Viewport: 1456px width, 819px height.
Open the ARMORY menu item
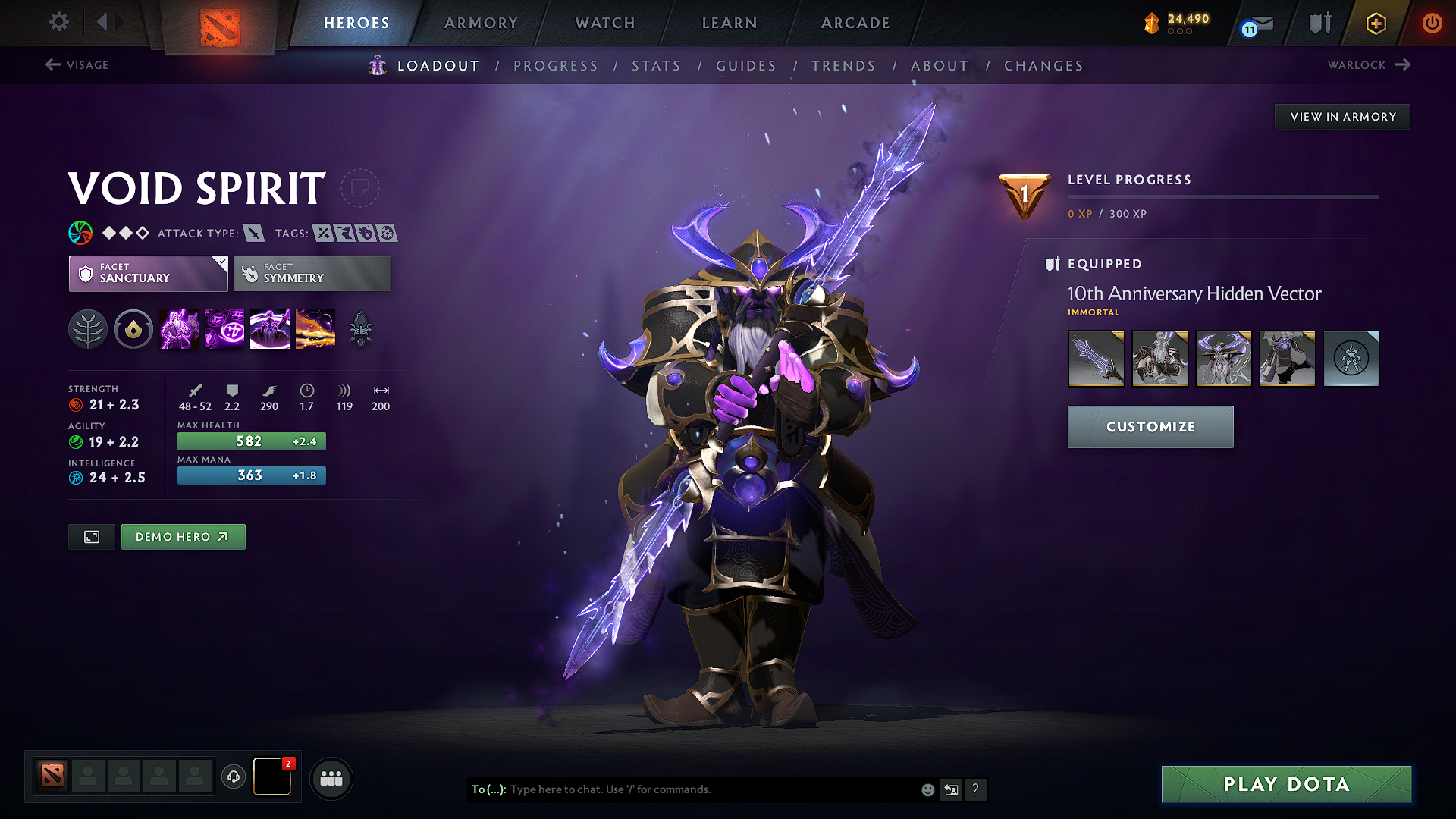pyautogui.click(x=481, y=23)
